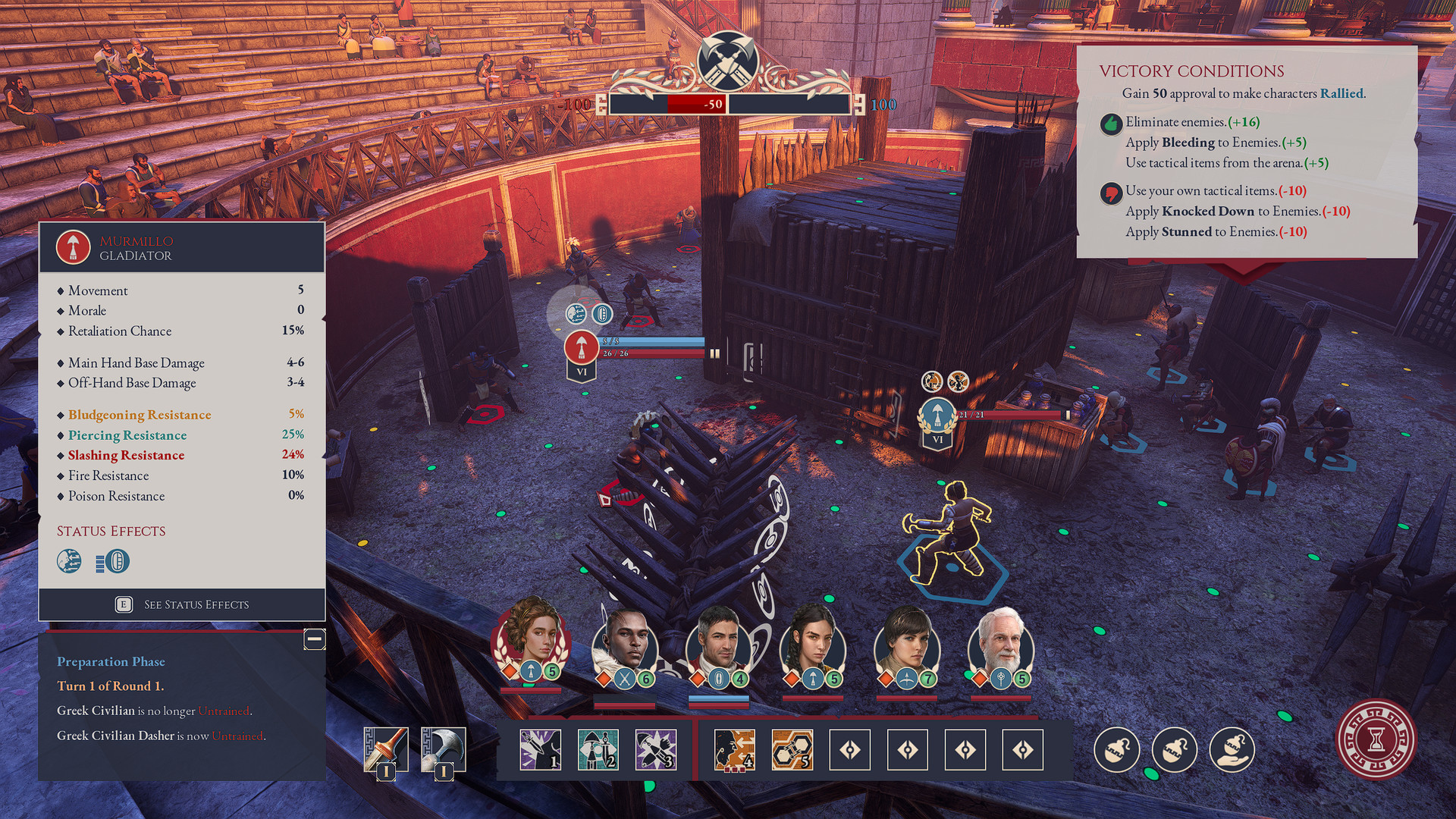
Task: Click the green thumbs-up approval icon
Action: click(1112, 123)
